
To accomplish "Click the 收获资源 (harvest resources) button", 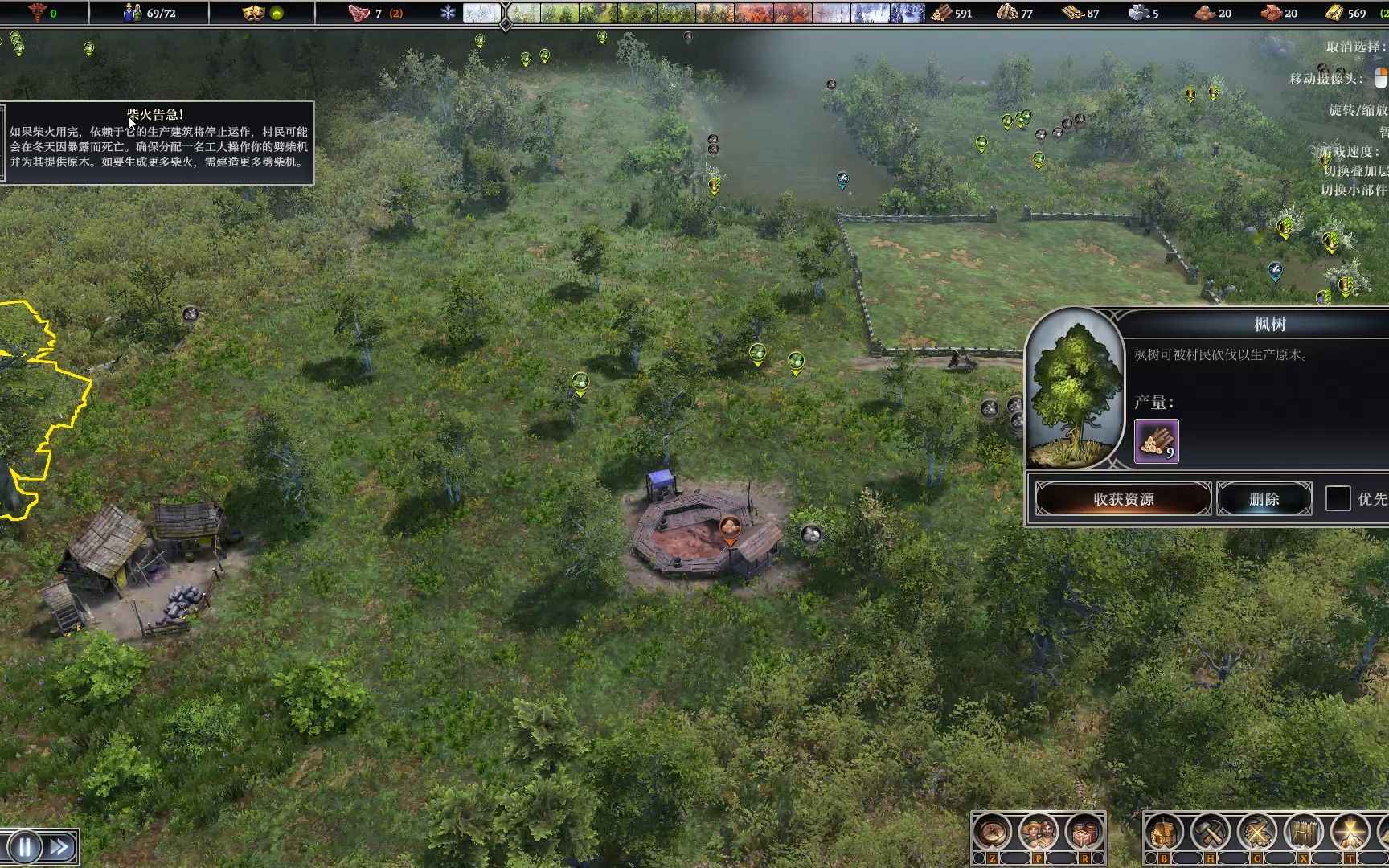I will coord(1123,499).
